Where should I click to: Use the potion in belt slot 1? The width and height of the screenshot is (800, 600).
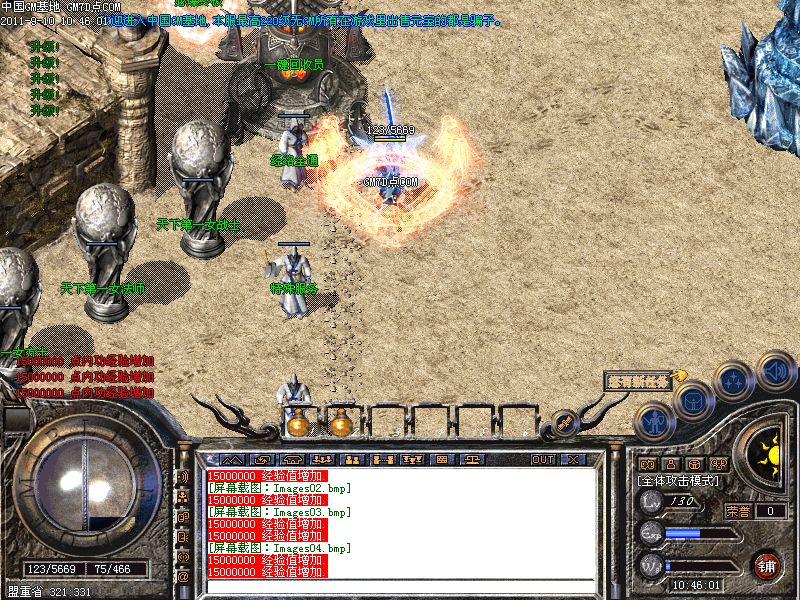(297, 424)
